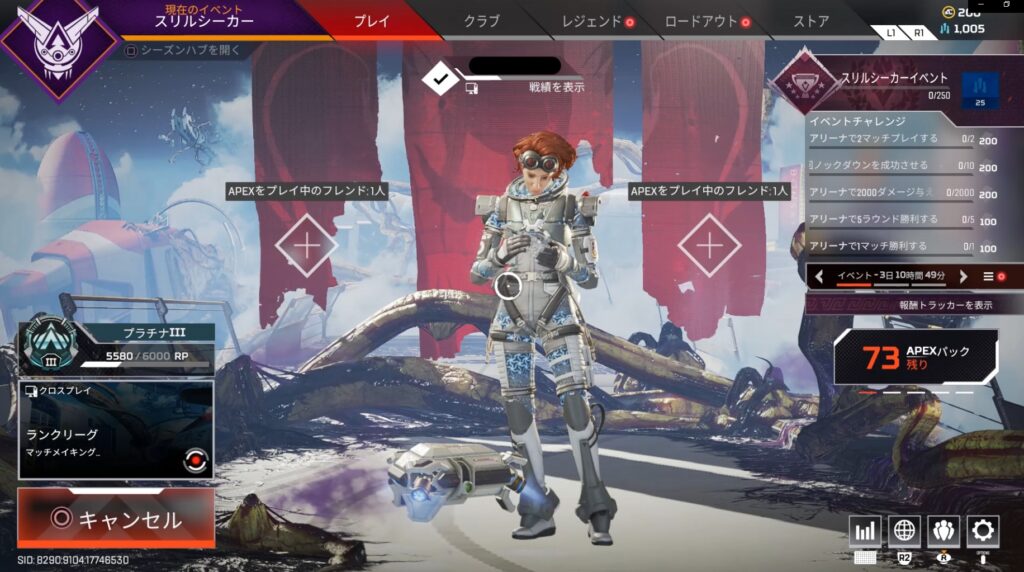Open the 73 APEXパック panel
The width and height of the screenshot is (1024, 572).
(916, 357)
